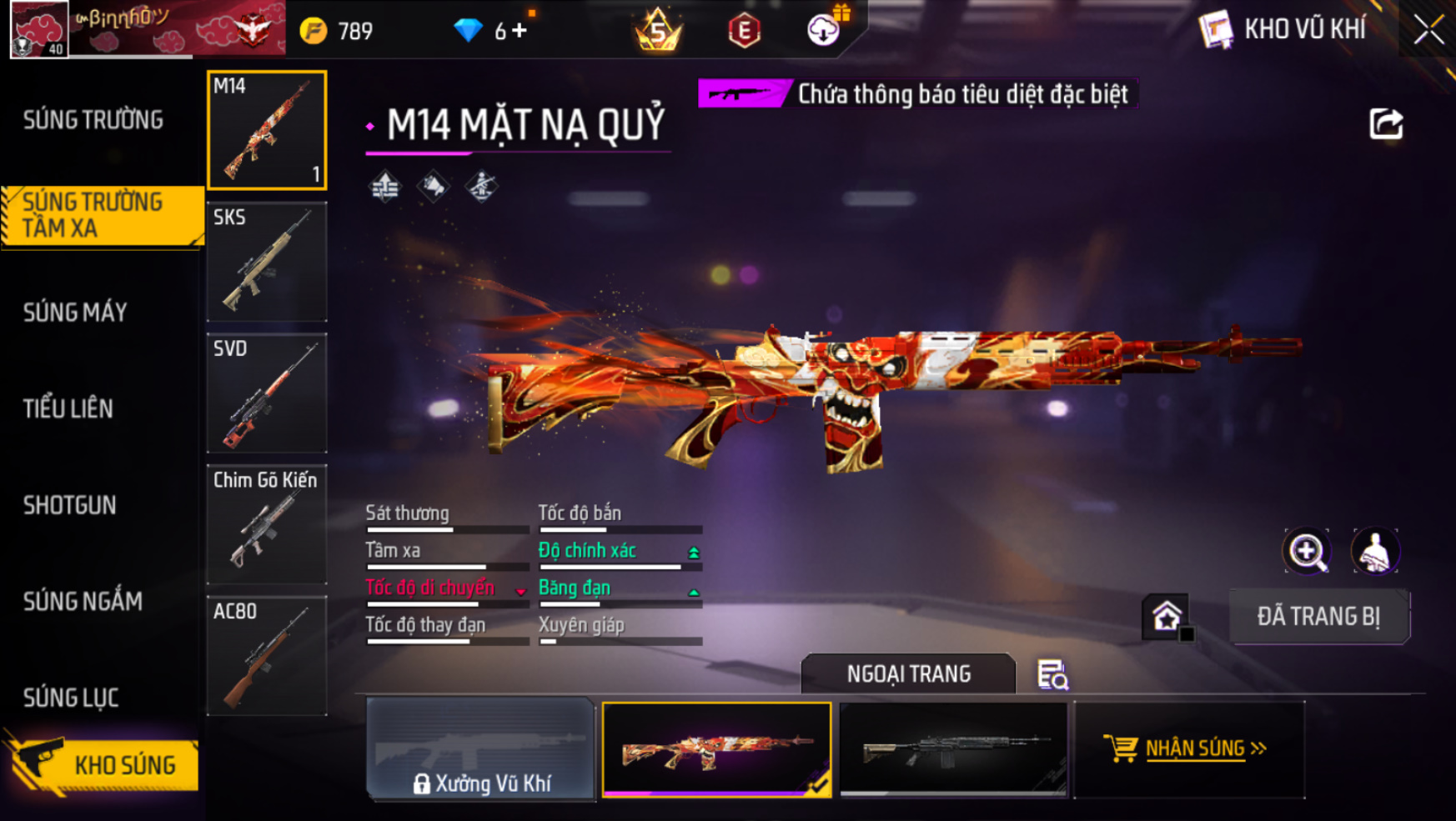Click the ĐÃ TRANG BỊ button
This screenshot has width=1456, height=821.
[1318, 617]
